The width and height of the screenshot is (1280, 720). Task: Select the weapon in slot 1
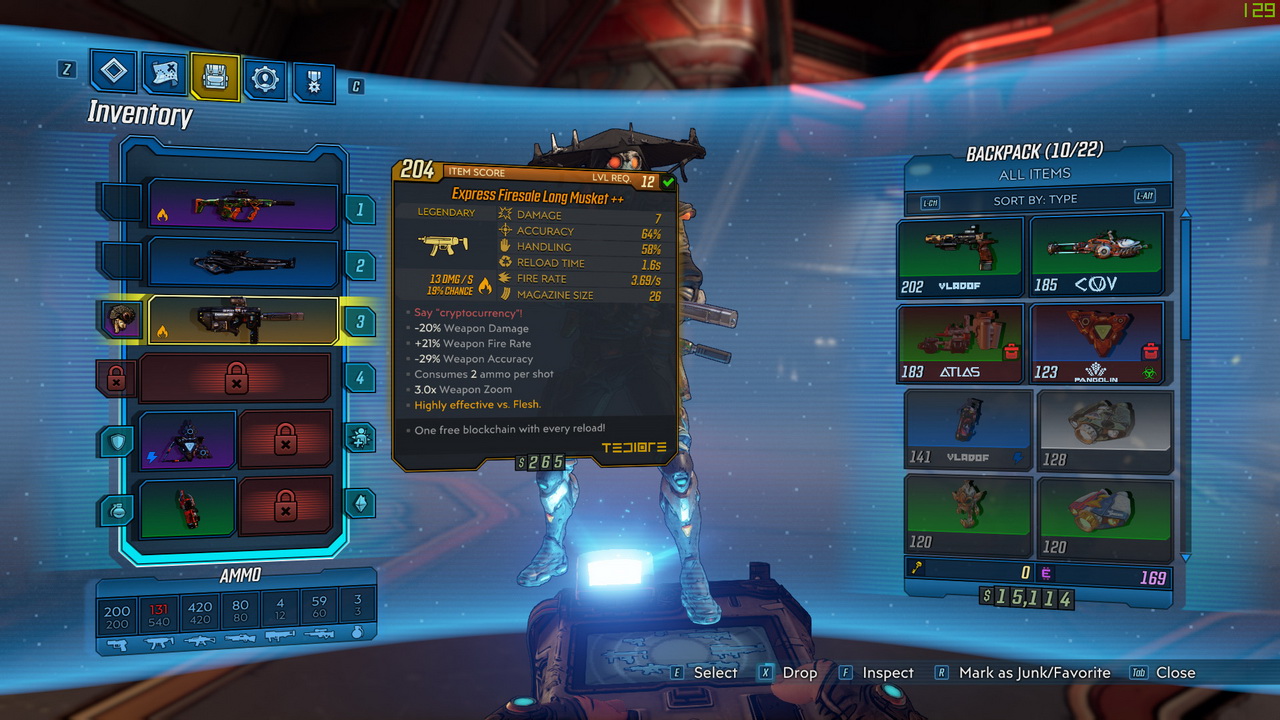244,208
